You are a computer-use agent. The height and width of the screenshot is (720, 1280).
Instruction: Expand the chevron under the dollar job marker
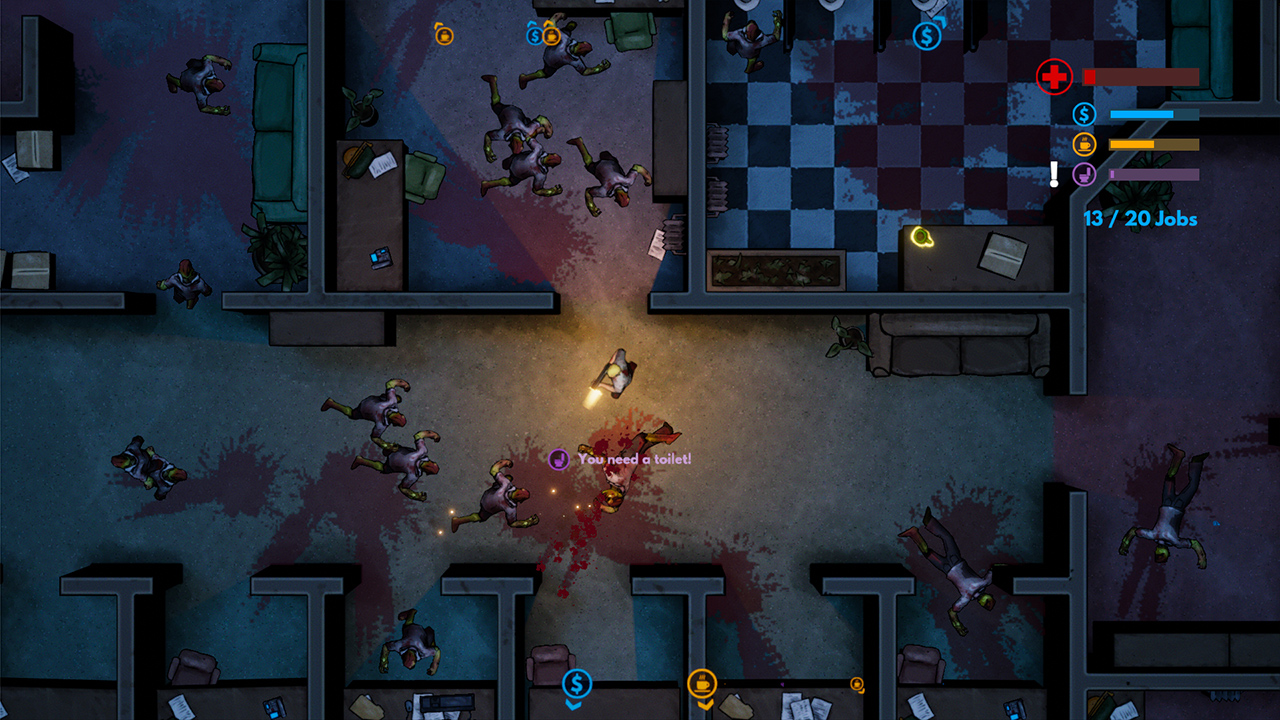coord(573,706)
